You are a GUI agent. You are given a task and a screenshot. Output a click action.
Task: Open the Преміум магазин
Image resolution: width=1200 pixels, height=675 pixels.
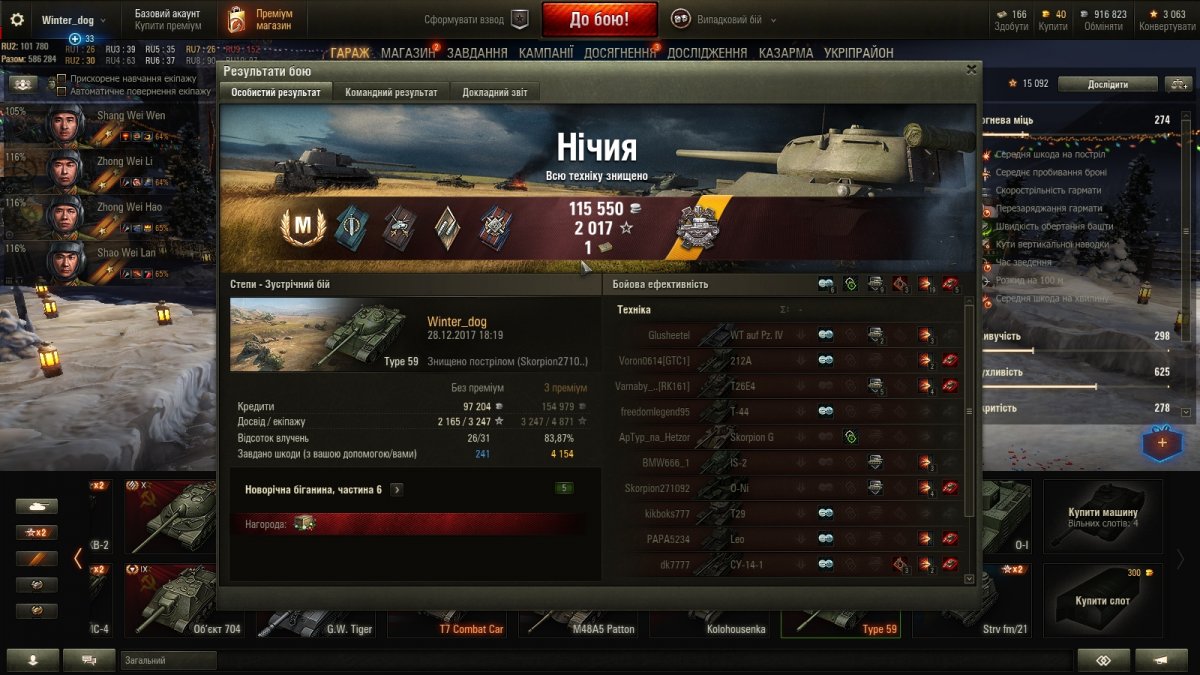pyautogui.click(x=259, y=19)
